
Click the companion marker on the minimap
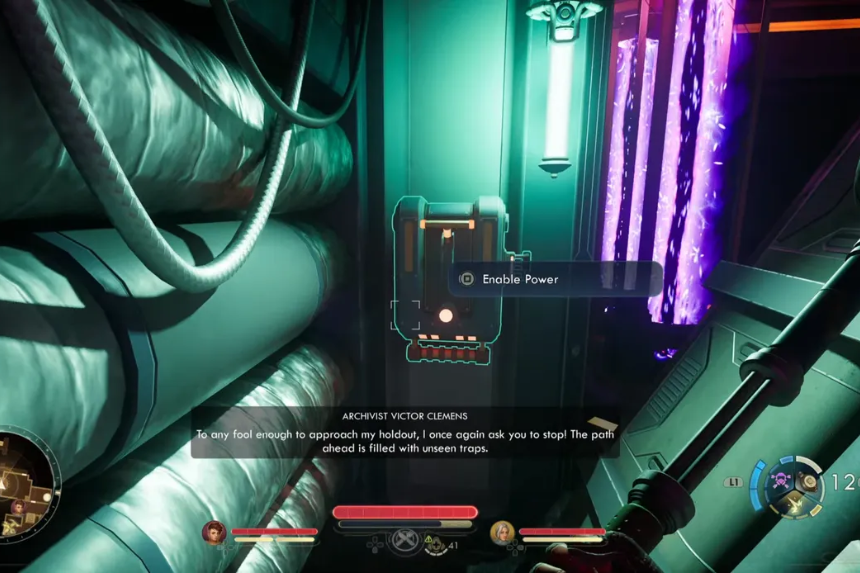tap(17, 507)
